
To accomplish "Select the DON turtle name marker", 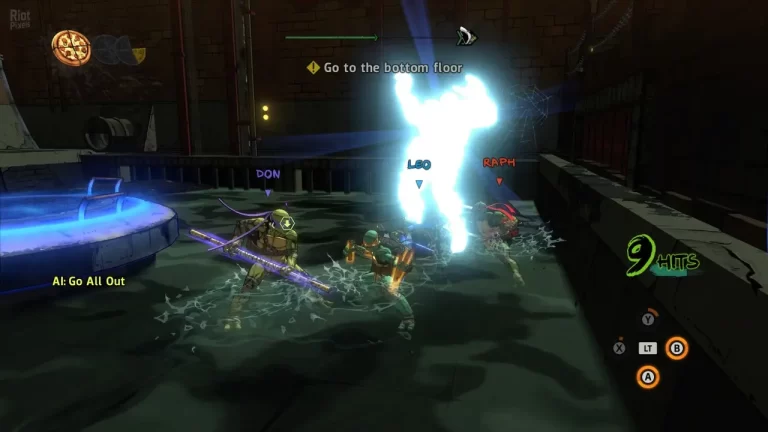I will pos(268,174).
